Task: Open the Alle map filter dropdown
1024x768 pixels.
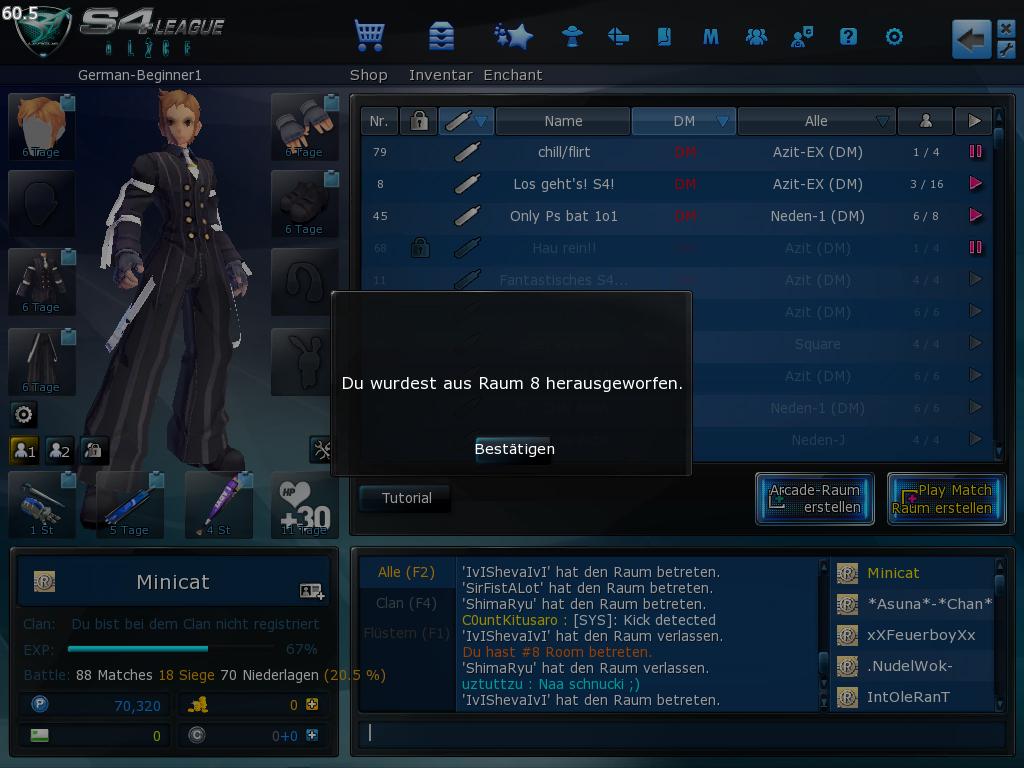Action: point(817,121)
